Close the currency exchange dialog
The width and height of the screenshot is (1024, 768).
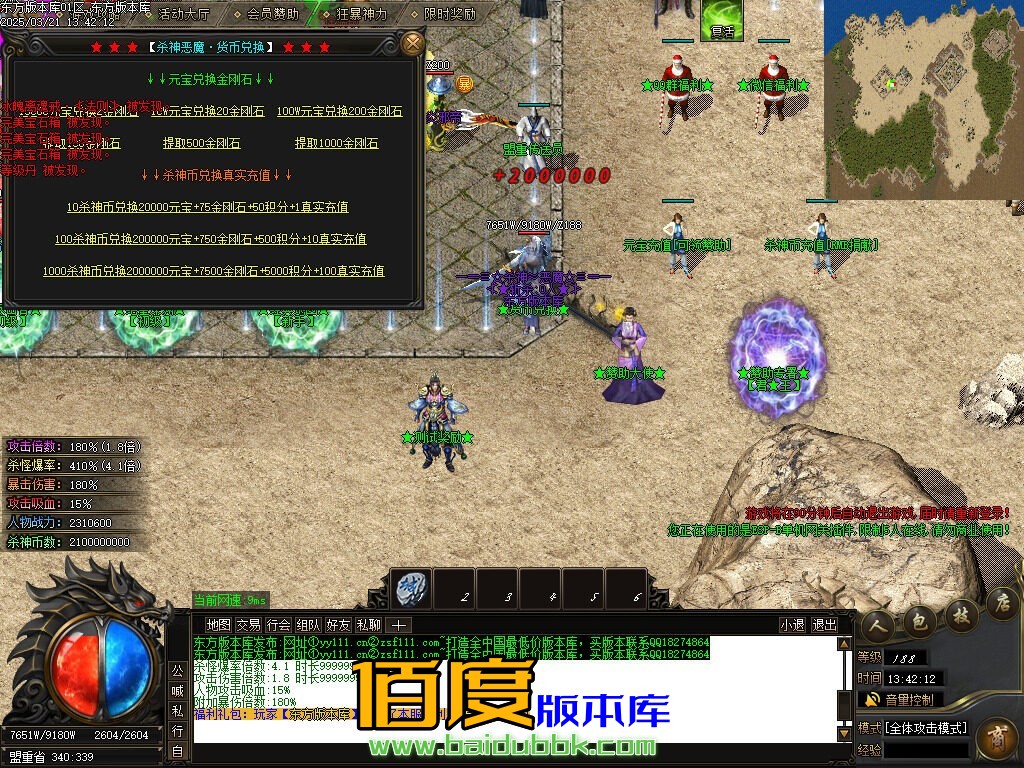click(412, 44)
